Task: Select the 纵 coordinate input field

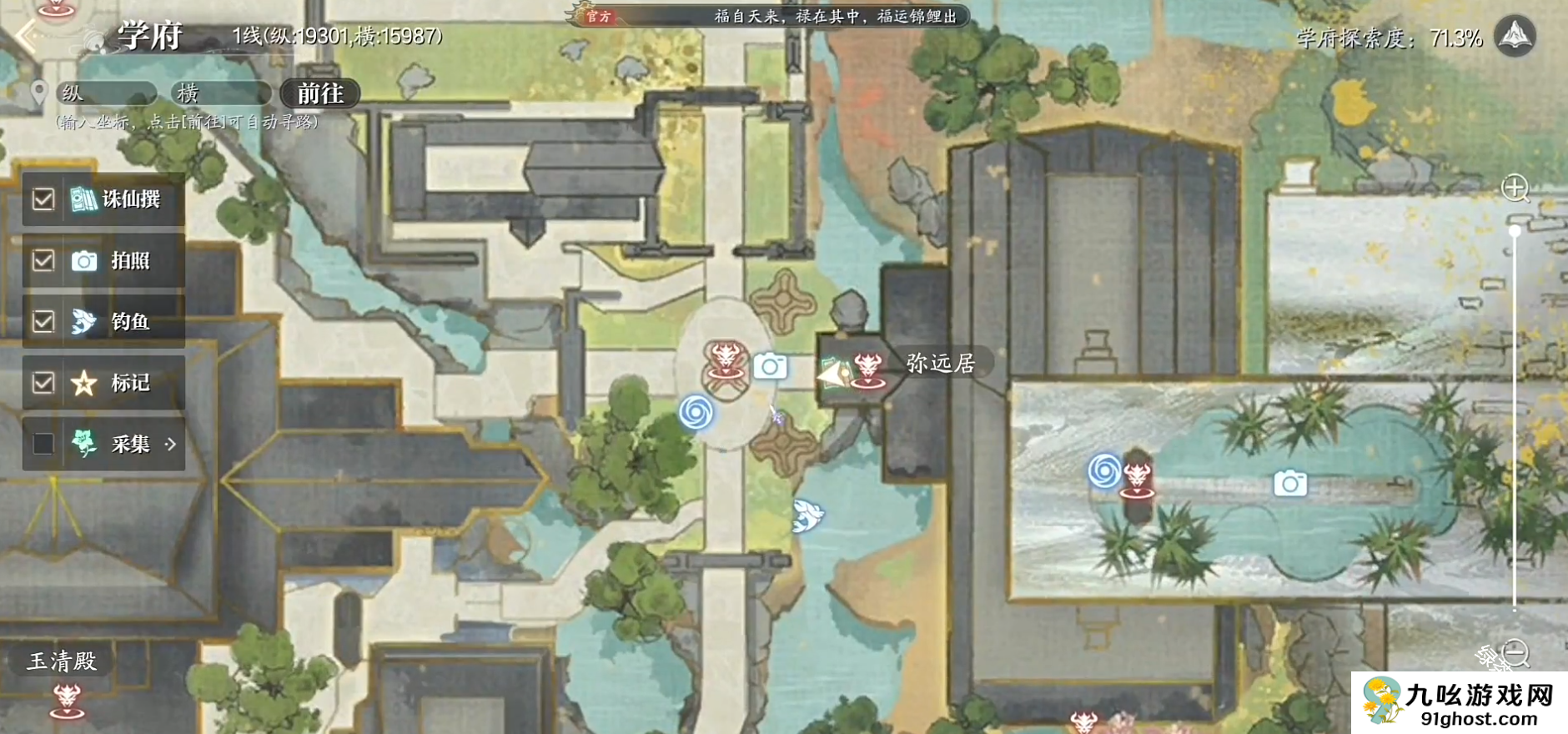Action: (x=107, y=93)
